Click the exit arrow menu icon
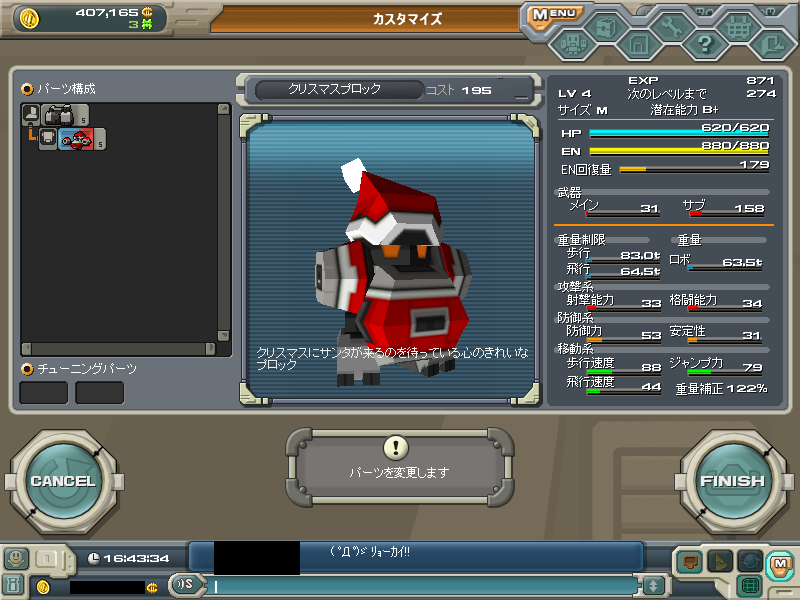 [x=772, y=44]
